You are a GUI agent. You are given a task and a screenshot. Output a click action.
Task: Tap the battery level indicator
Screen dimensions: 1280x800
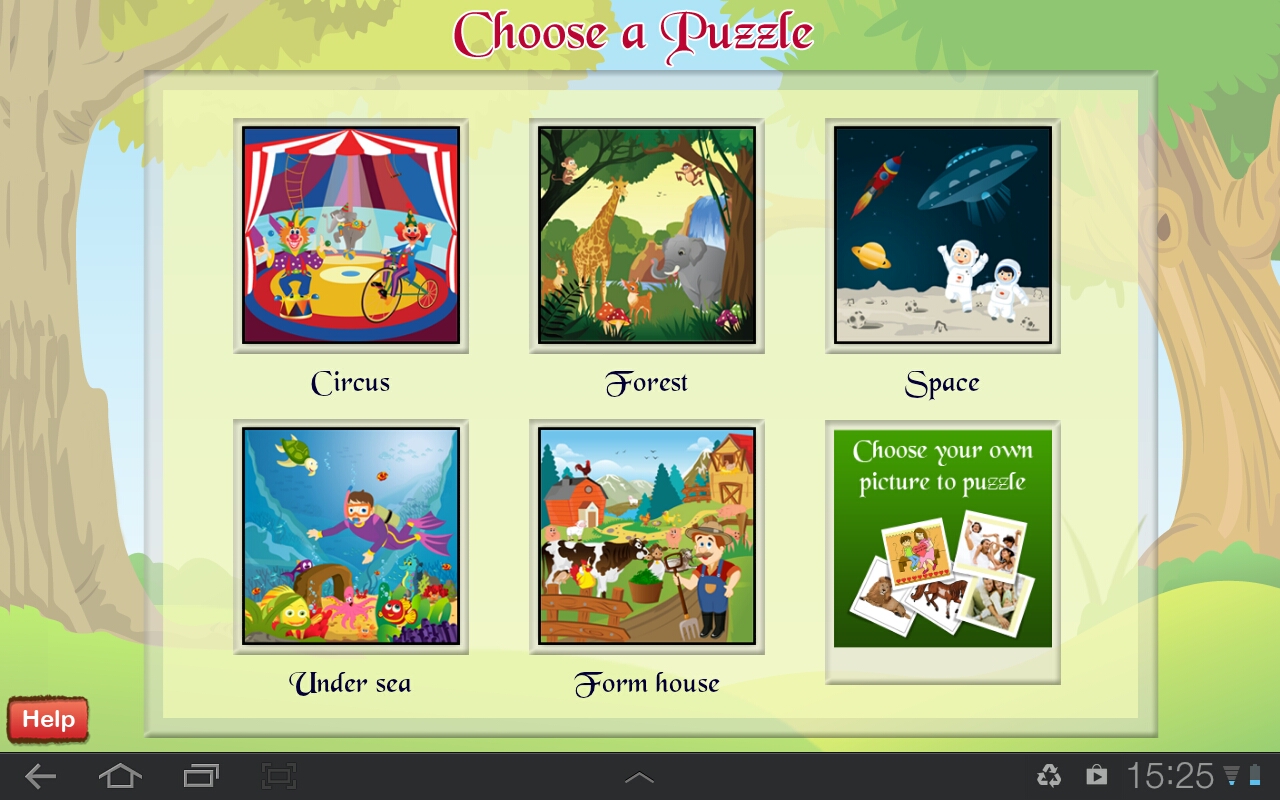point(1251,774)
